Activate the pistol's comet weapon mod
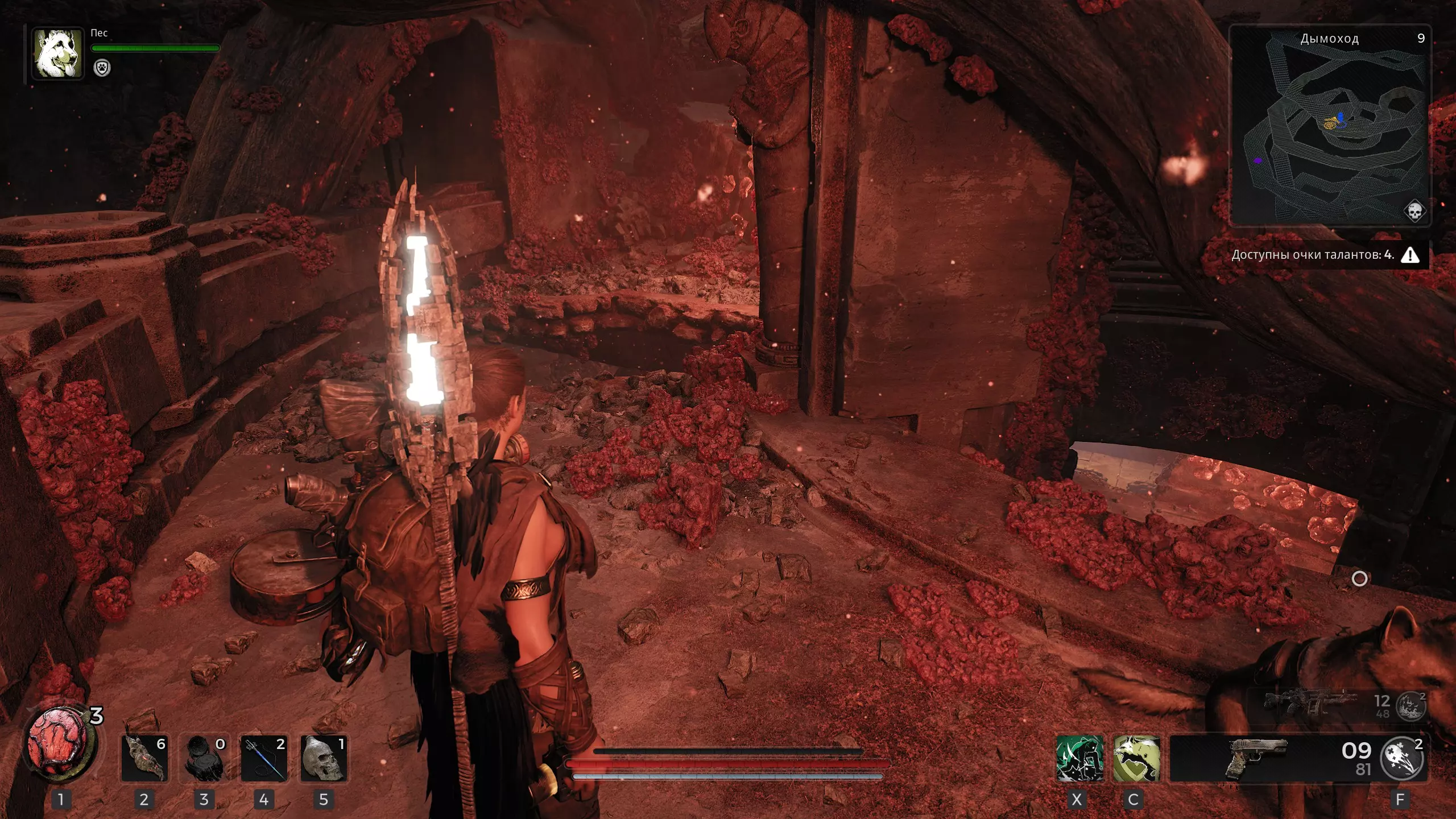This screenshot has width=1456, height=819. pos(1403,758)
